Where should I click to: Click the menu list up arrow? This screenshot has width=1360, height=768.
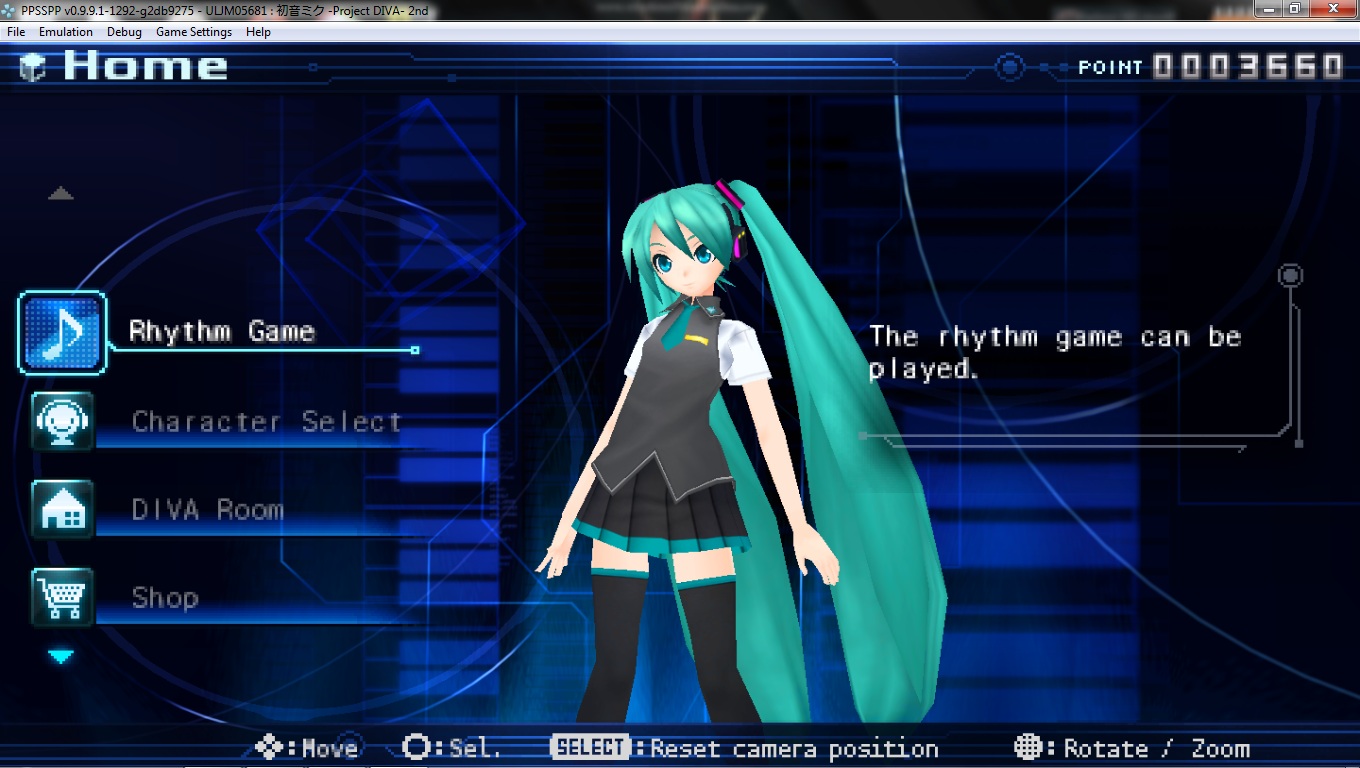pyautogui.click(x=61, y=194)
